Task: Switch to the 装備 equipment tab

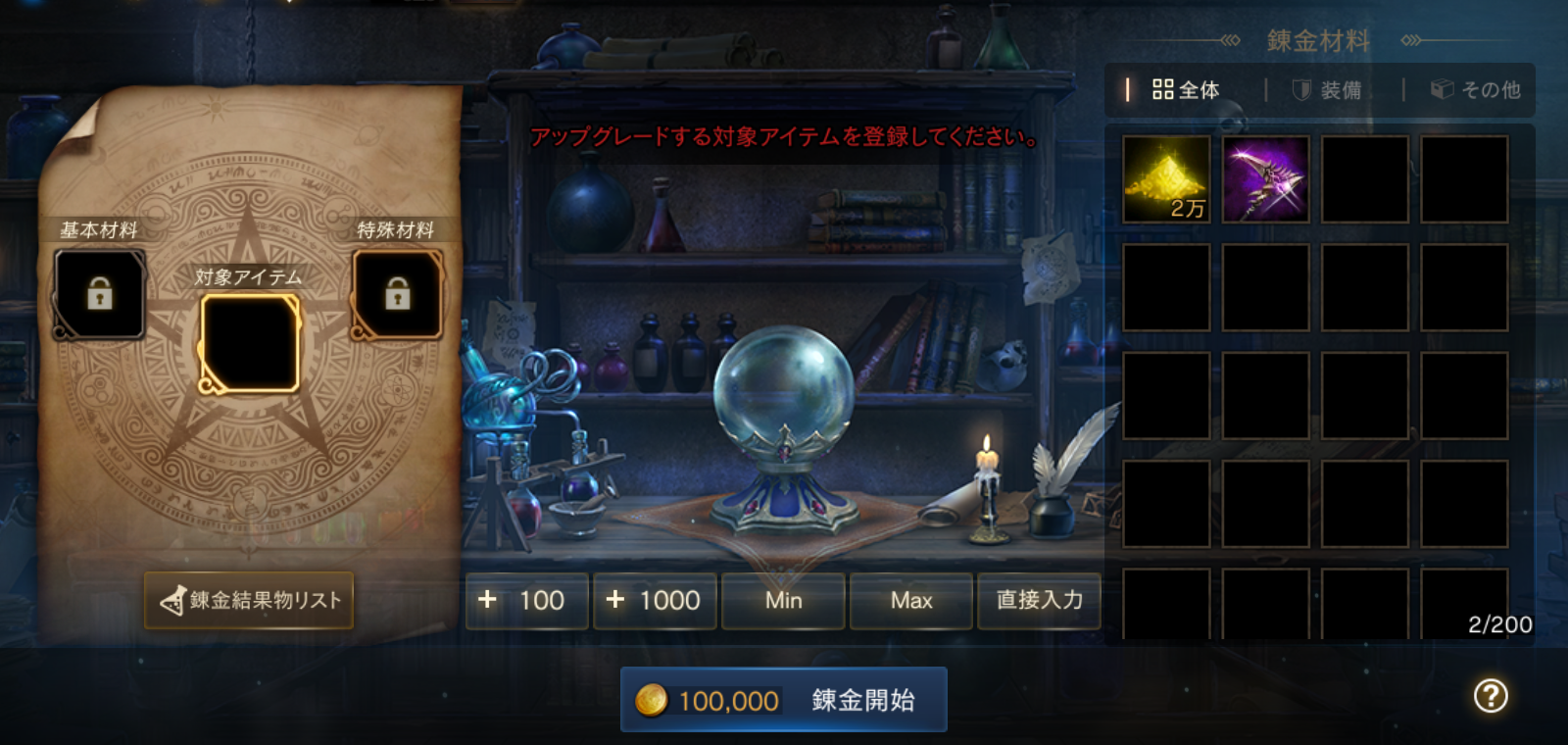Action: coord(1328,90)
